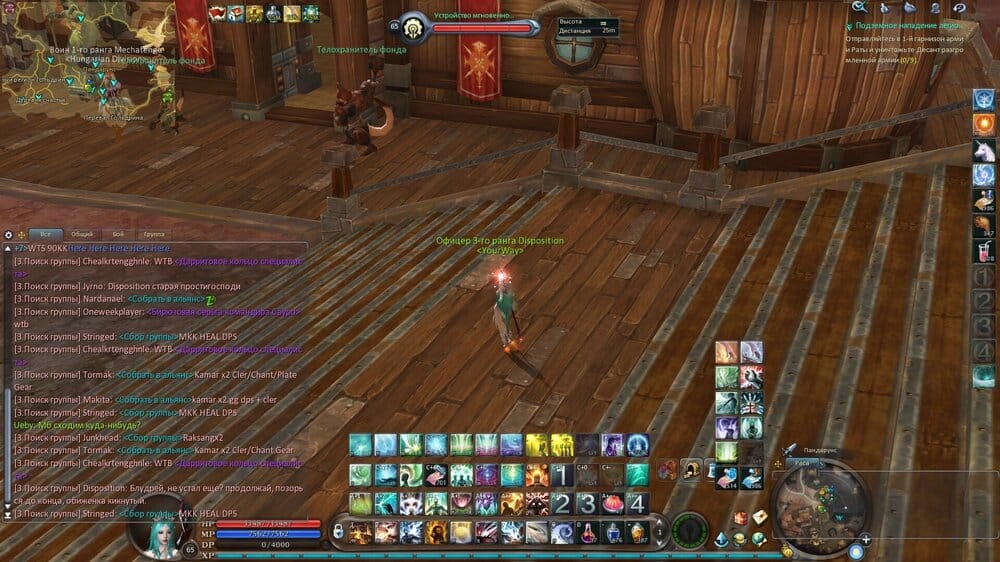Click the magnifying glass search icon
Viewport: 1000px width, 562px height.
coord(858,7)
